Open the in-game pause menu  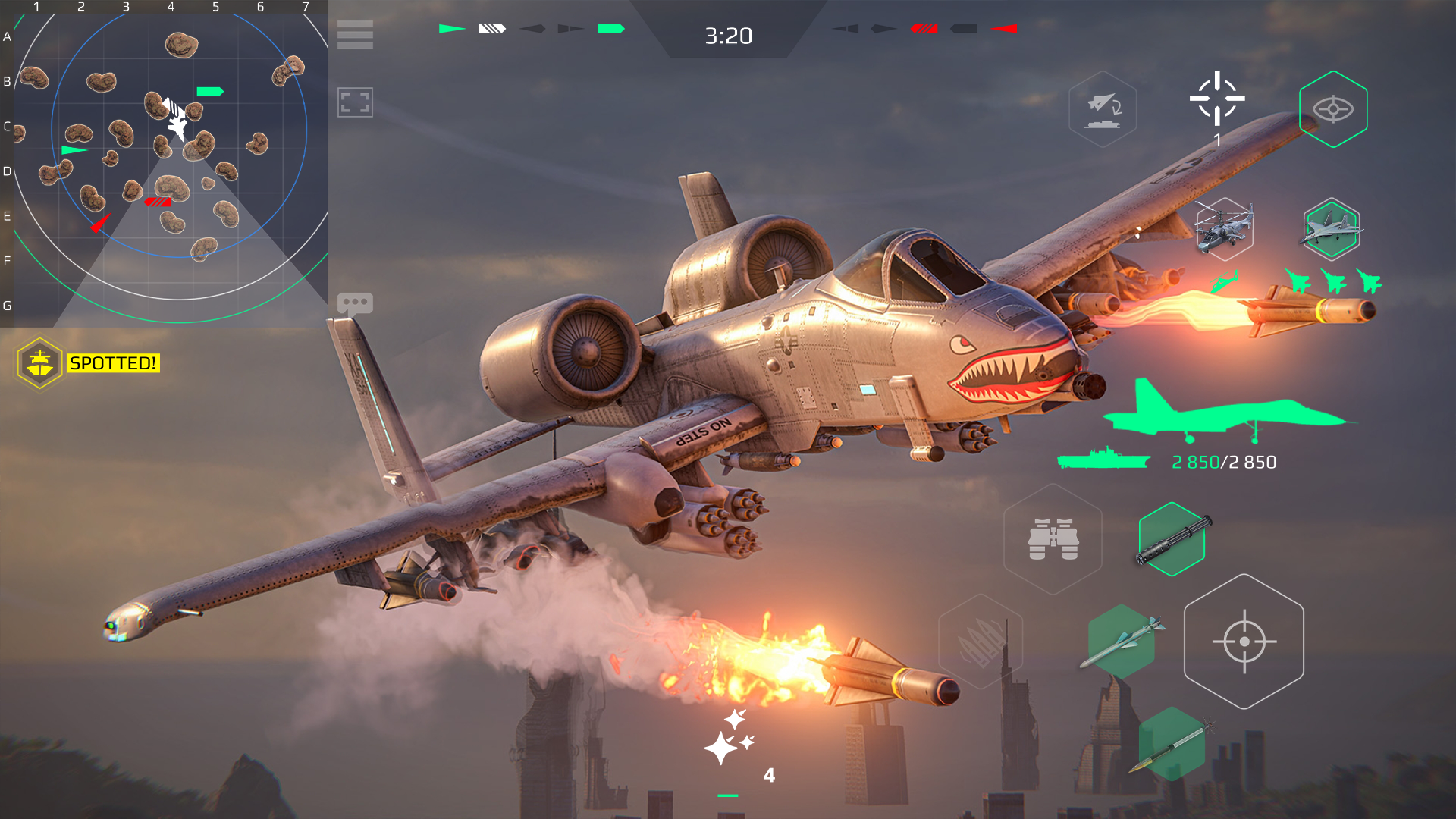coord(355,35)
